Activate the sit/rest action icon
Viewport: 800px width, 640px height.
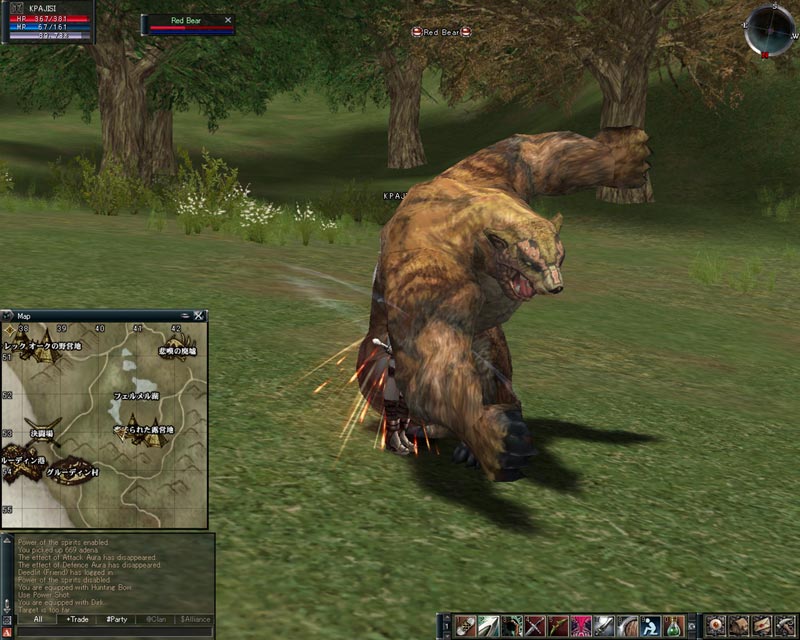pos(650,627)
